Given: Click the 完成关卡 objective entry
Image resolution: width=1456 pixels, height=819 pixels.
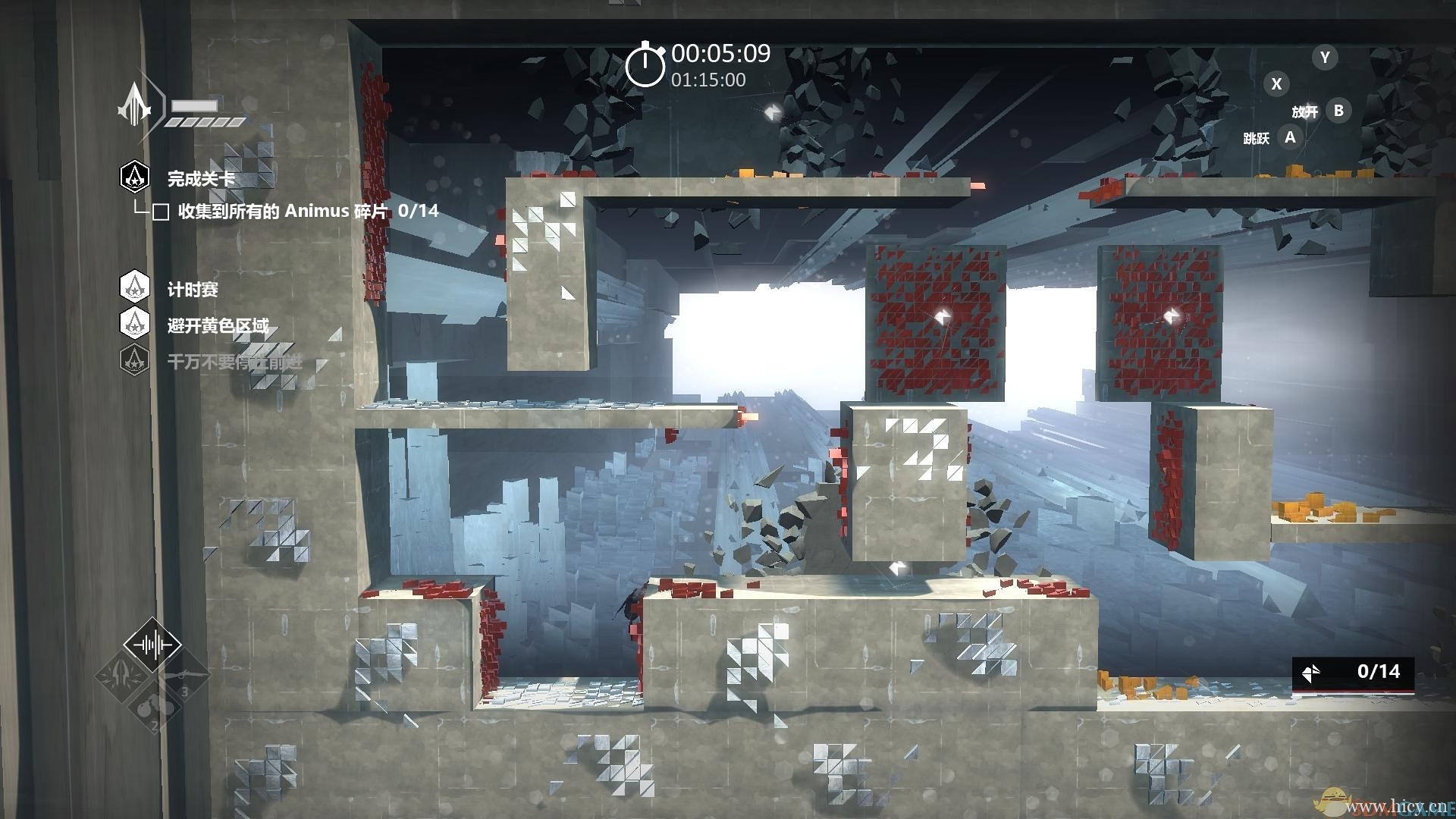Looking at the screenshot, I should tap(200, 179).
